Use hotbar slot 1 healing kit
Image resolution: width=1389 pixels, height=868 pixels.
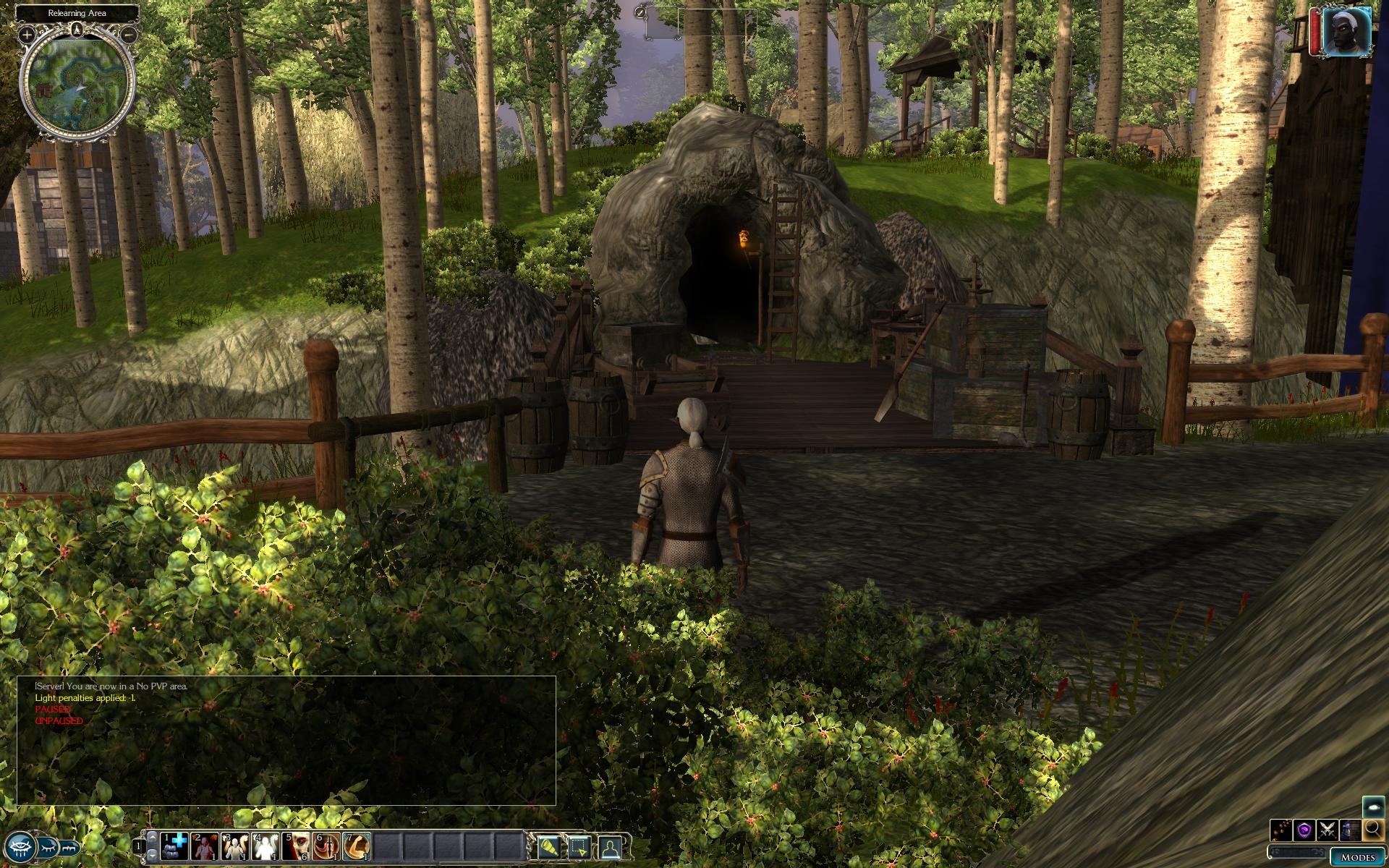pos(174,846)
